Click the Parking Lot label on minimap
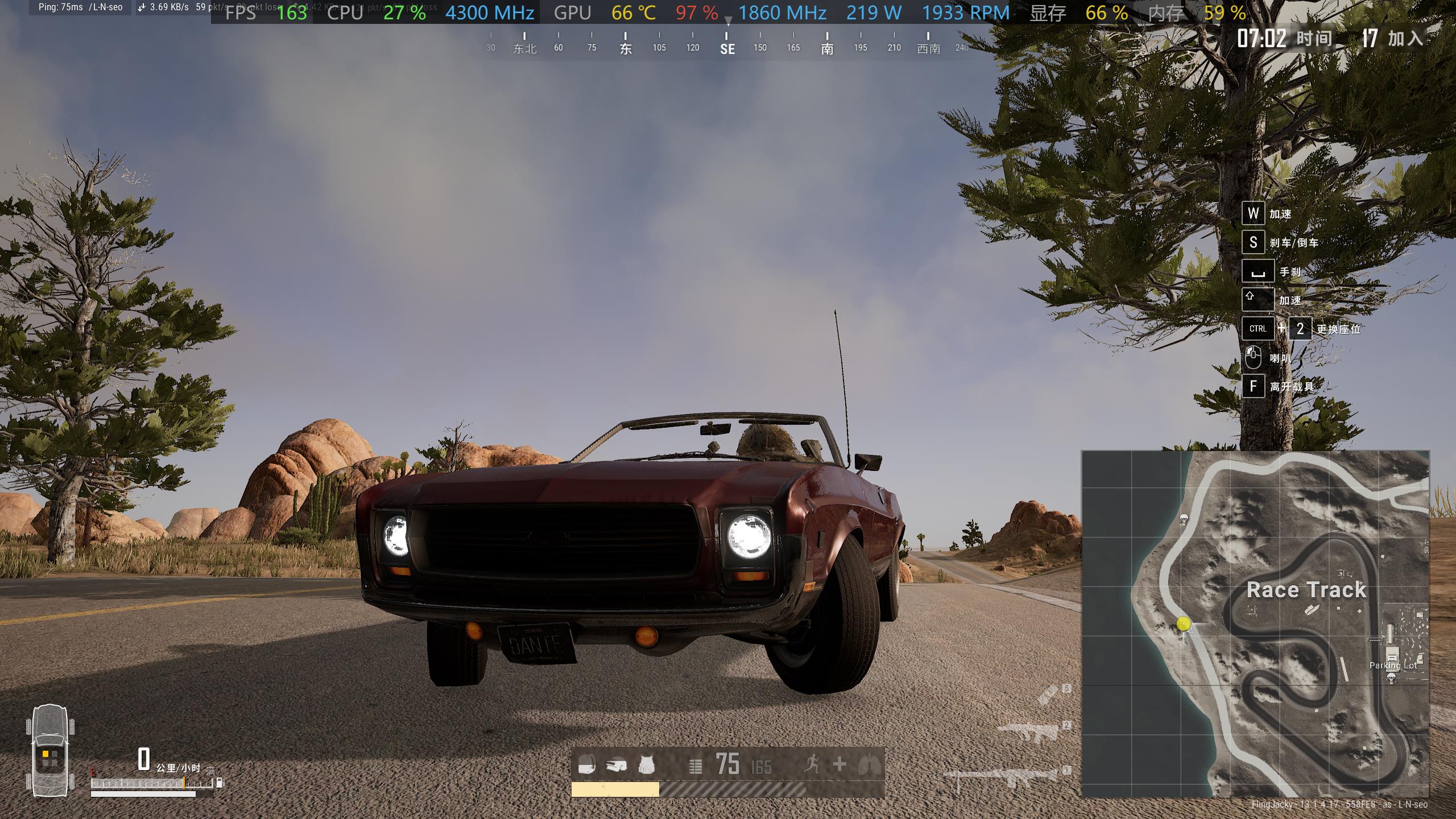The height and width of the screenshot is (819, 1456). [x=1392, y=665]
